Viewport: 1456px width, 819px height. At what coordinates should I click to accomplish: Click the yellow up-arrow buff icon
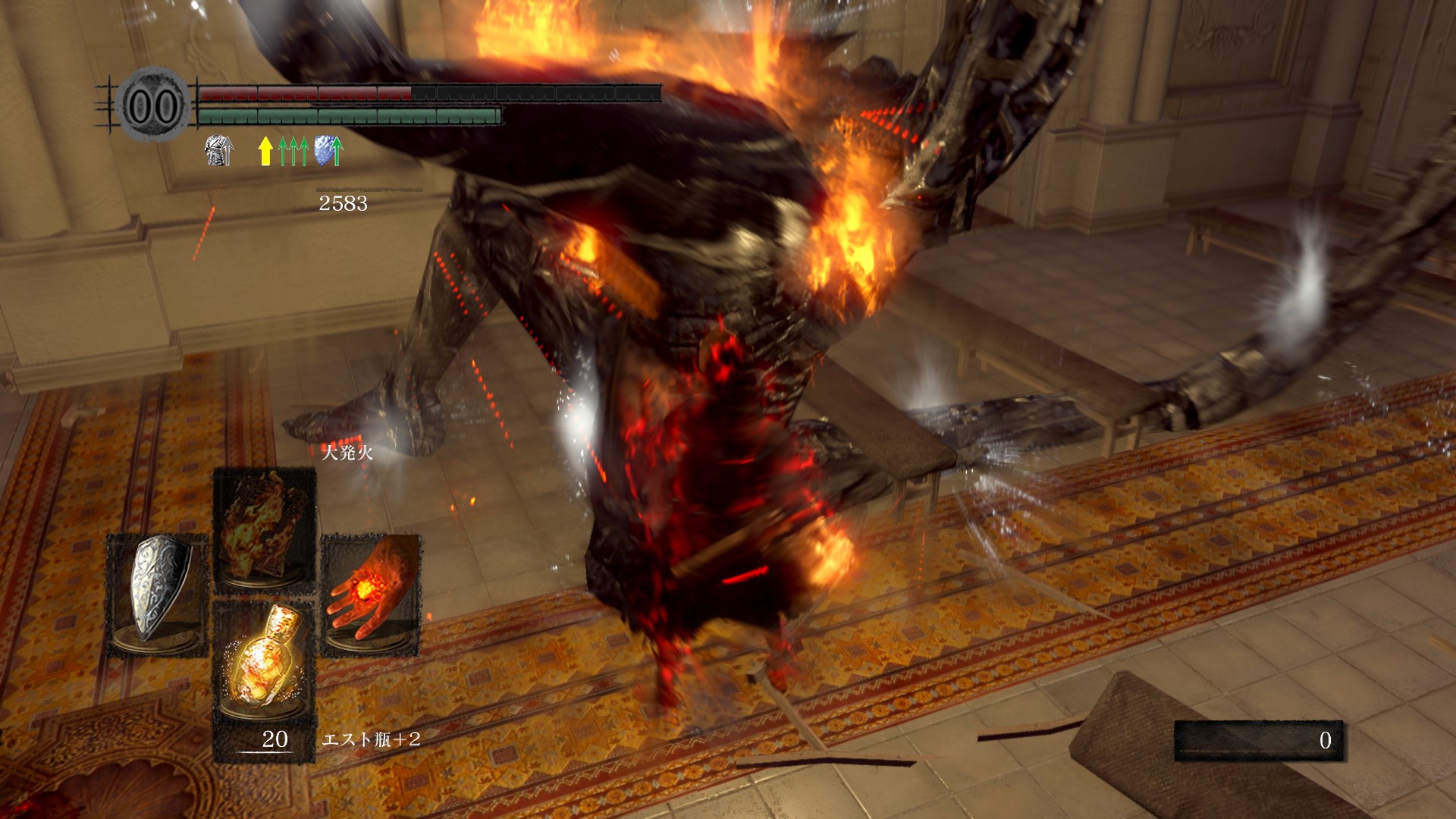coord(265,150)
